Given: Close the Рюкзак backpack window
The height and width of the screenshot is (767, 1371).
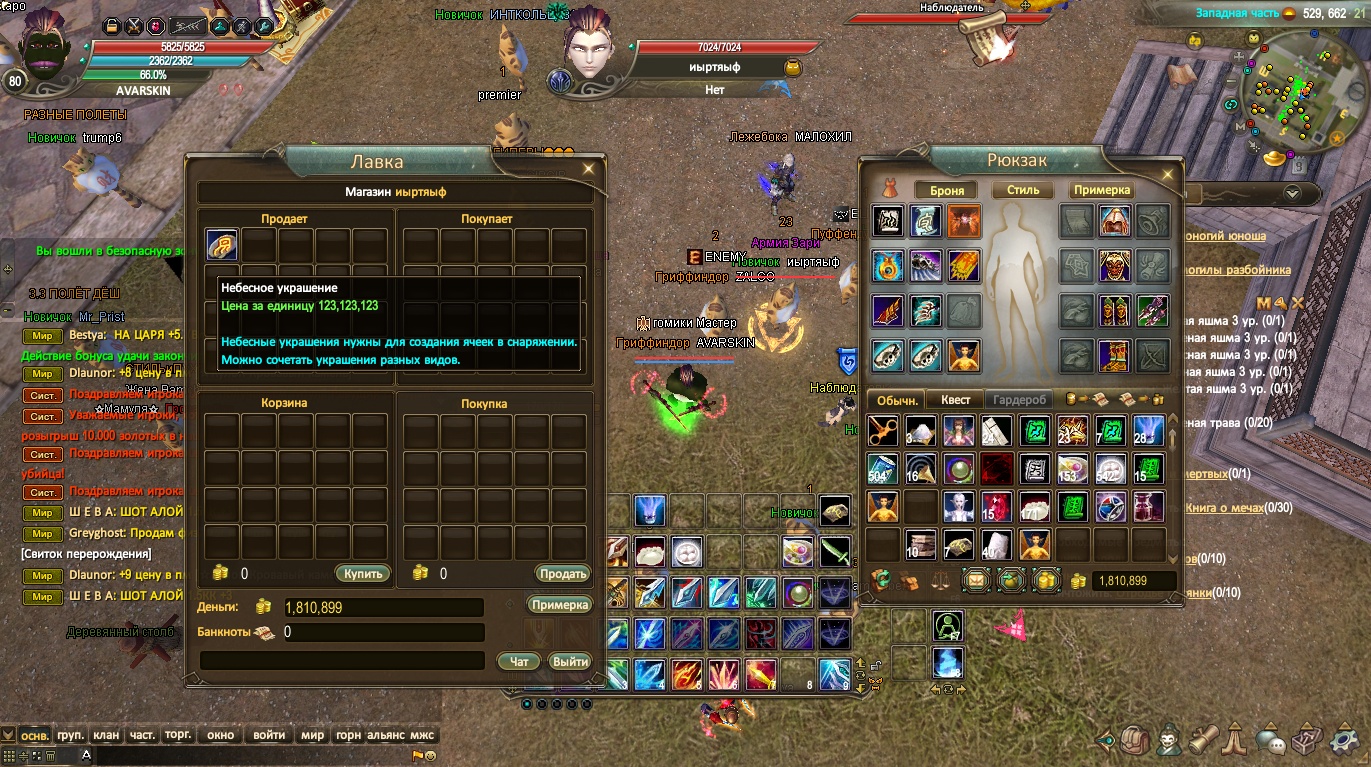Looking at the screenshot, I should (1167, 169).
